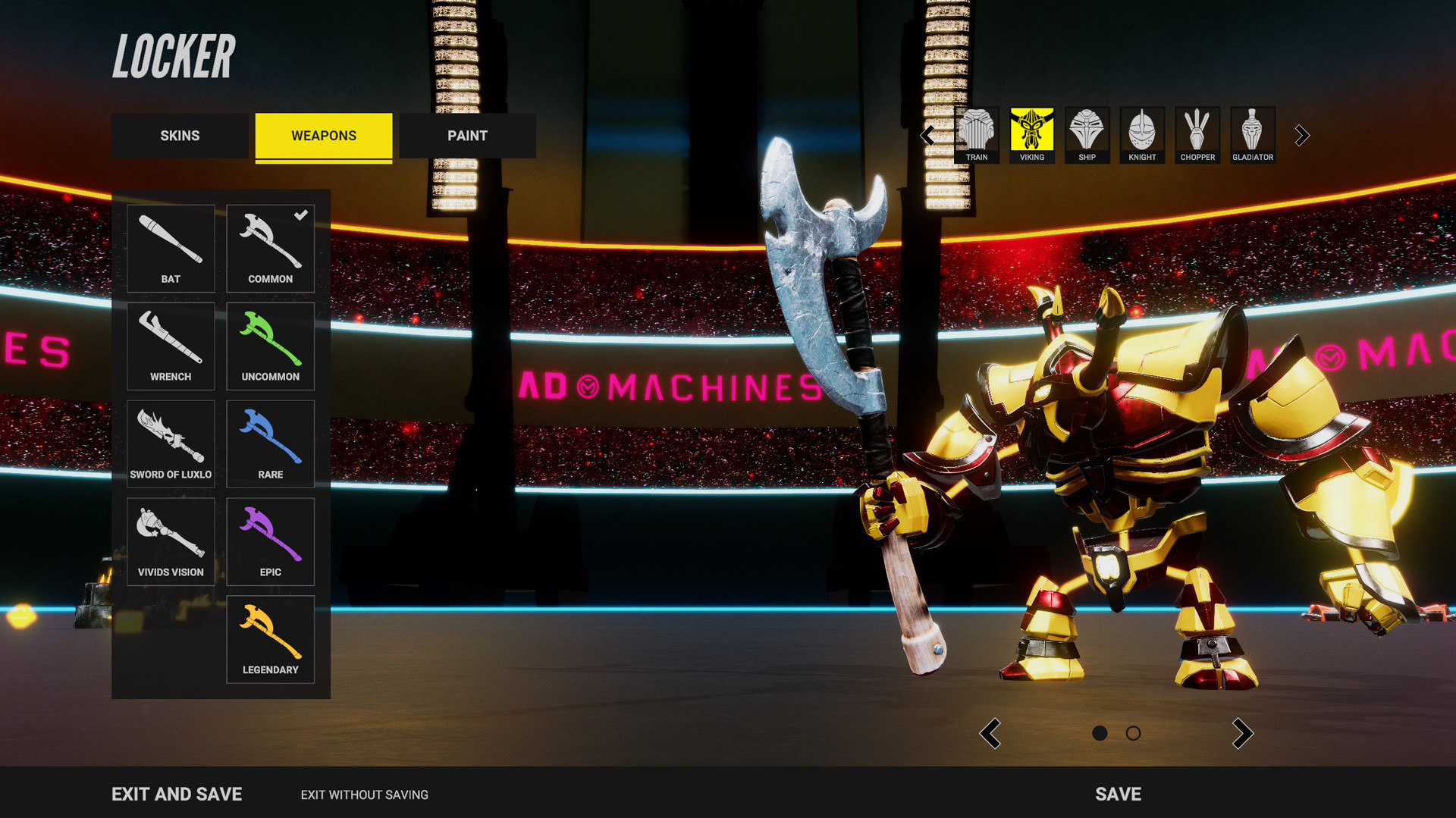Image resolution: width=1456 pixels, height=818 pixels.
Task: Switch to the SKINS tab
Action: pos(180,136)
